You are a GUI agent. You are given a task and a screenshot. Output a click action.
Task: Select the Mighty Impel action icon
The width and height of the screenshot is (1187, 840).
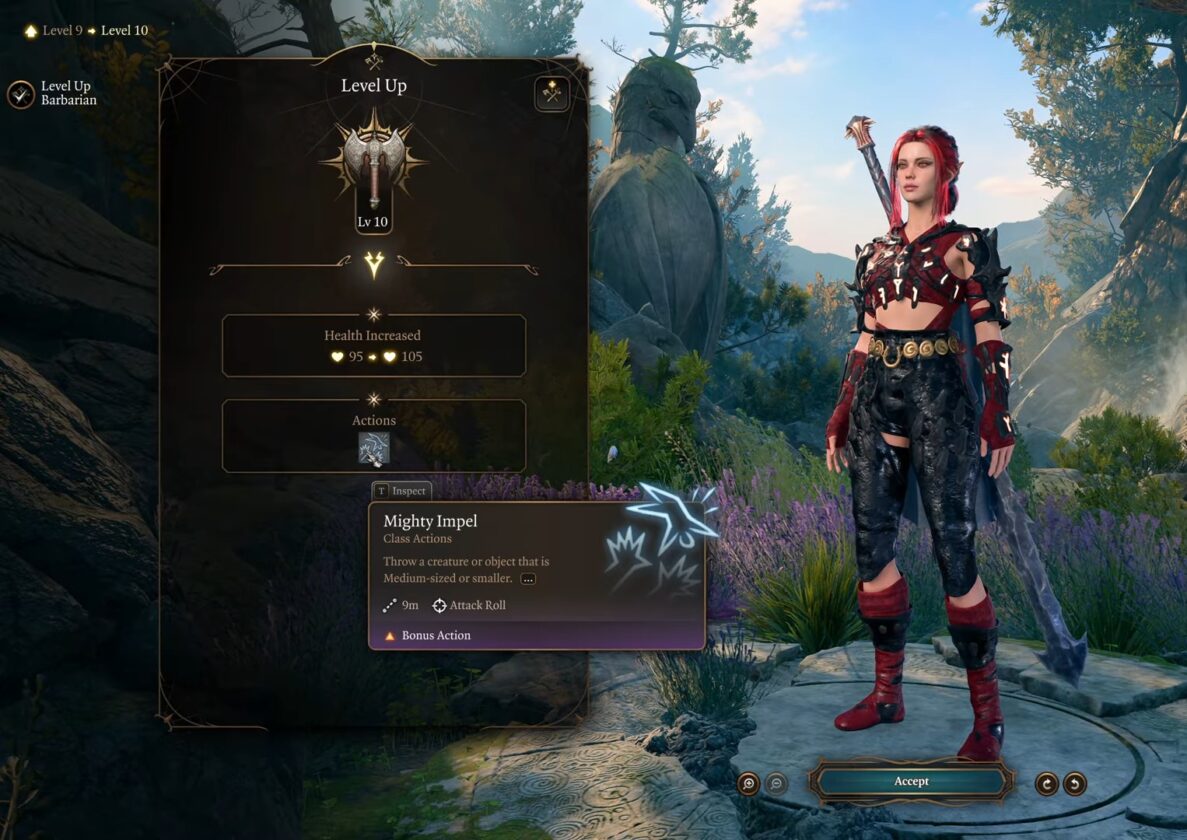[x=373, y=448]
